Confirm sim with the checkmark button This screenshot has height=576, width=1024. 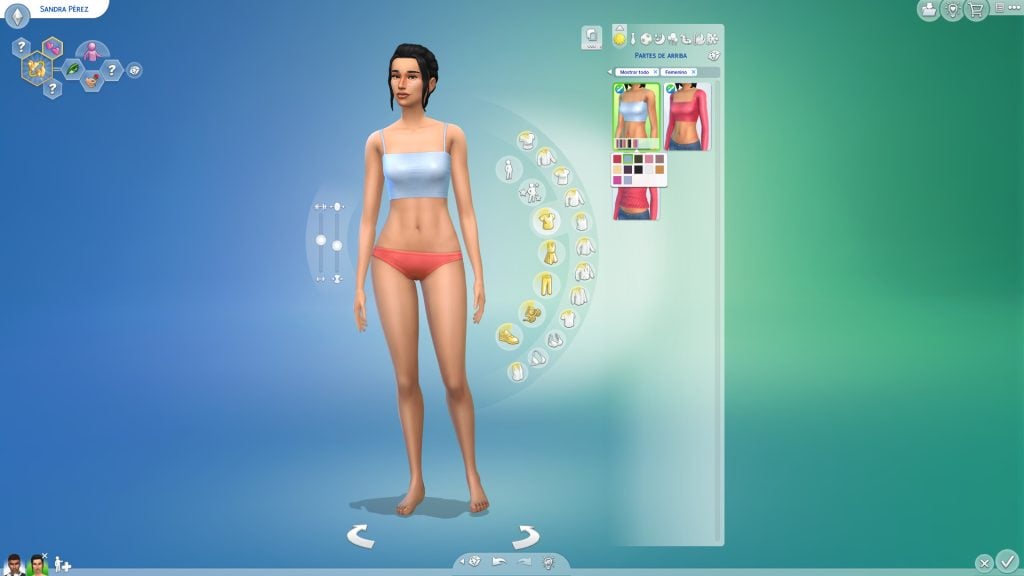coord(1006,561)
